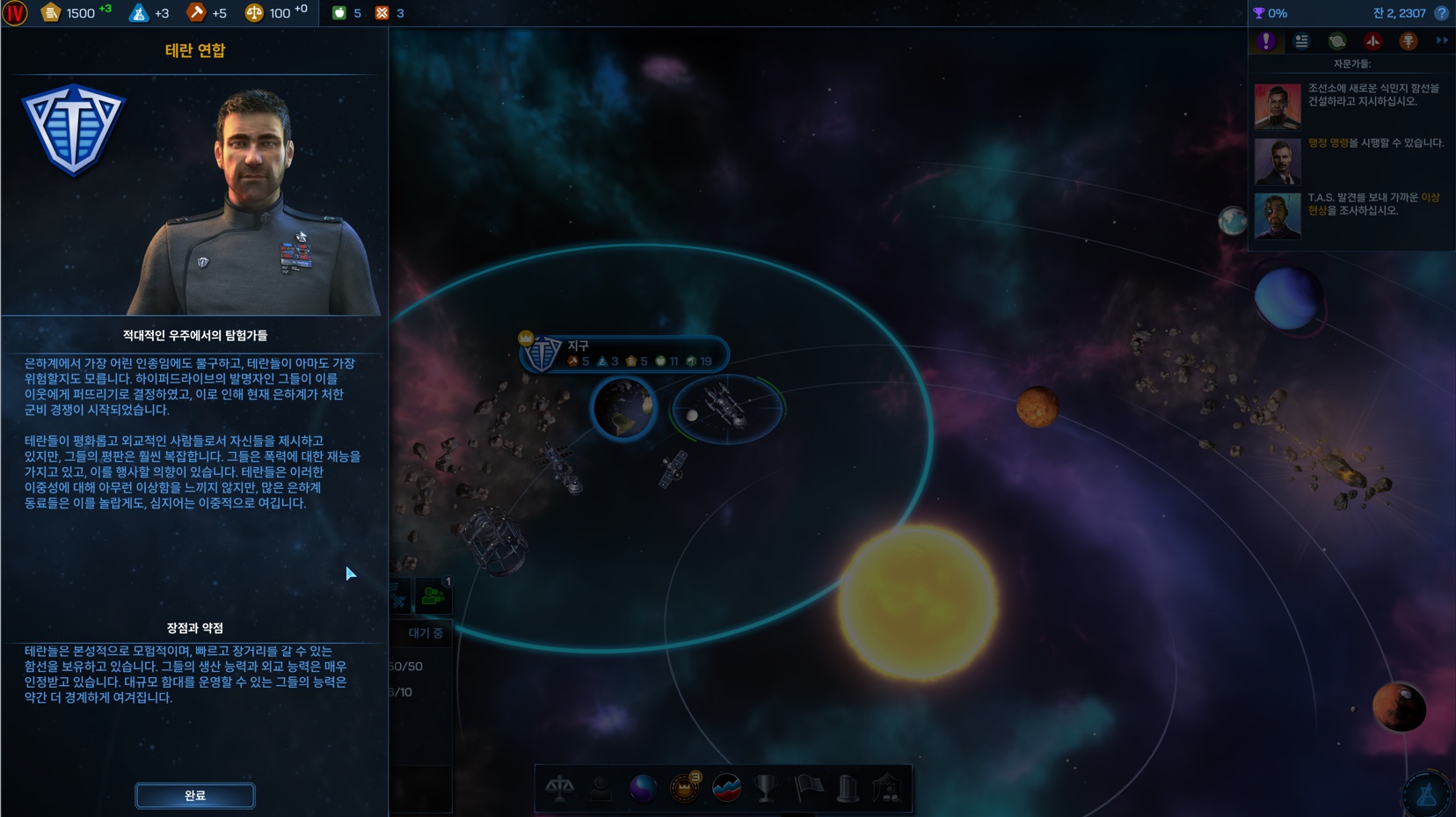Click the green citizens icon with badge 1
This screenshot has width=1456, height=817.
pyautogui.click(x=433, y=596)
